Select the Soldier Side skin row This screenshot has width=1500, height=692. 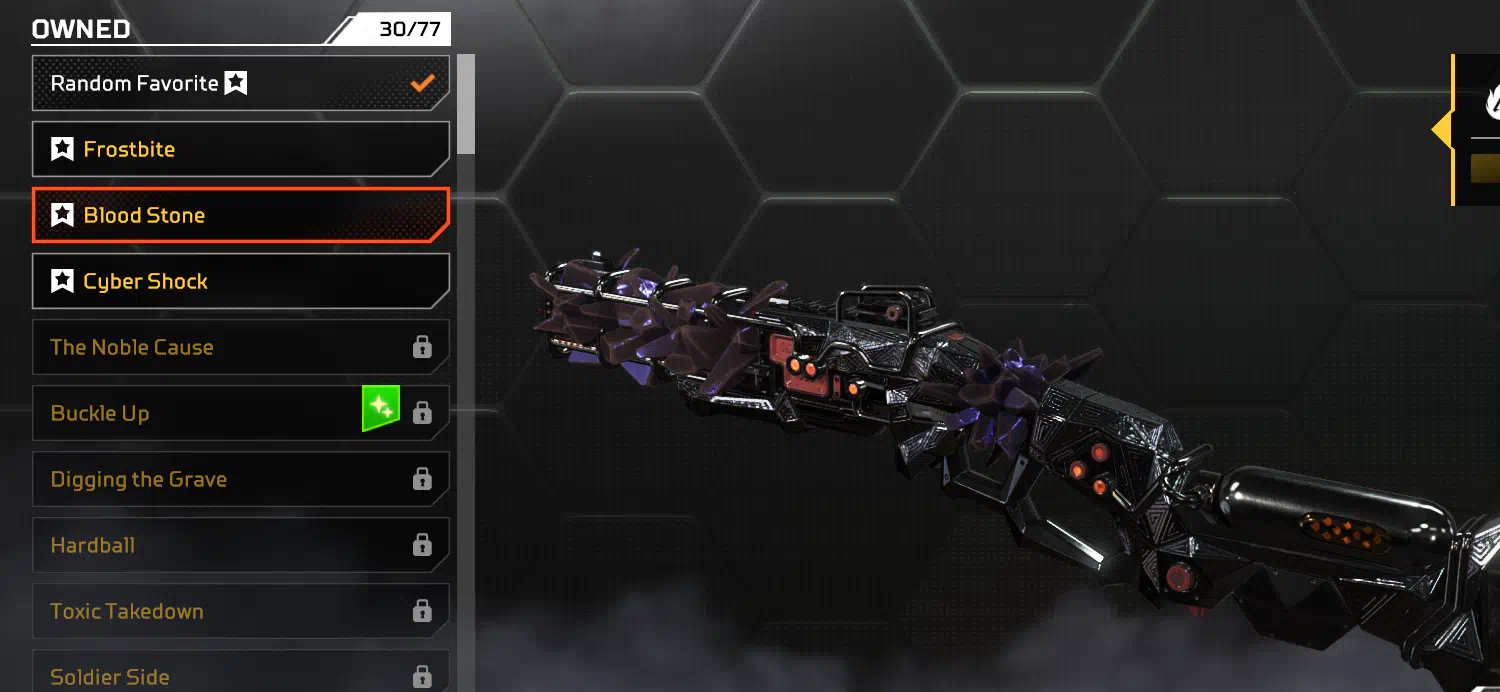tap(240, 674)
